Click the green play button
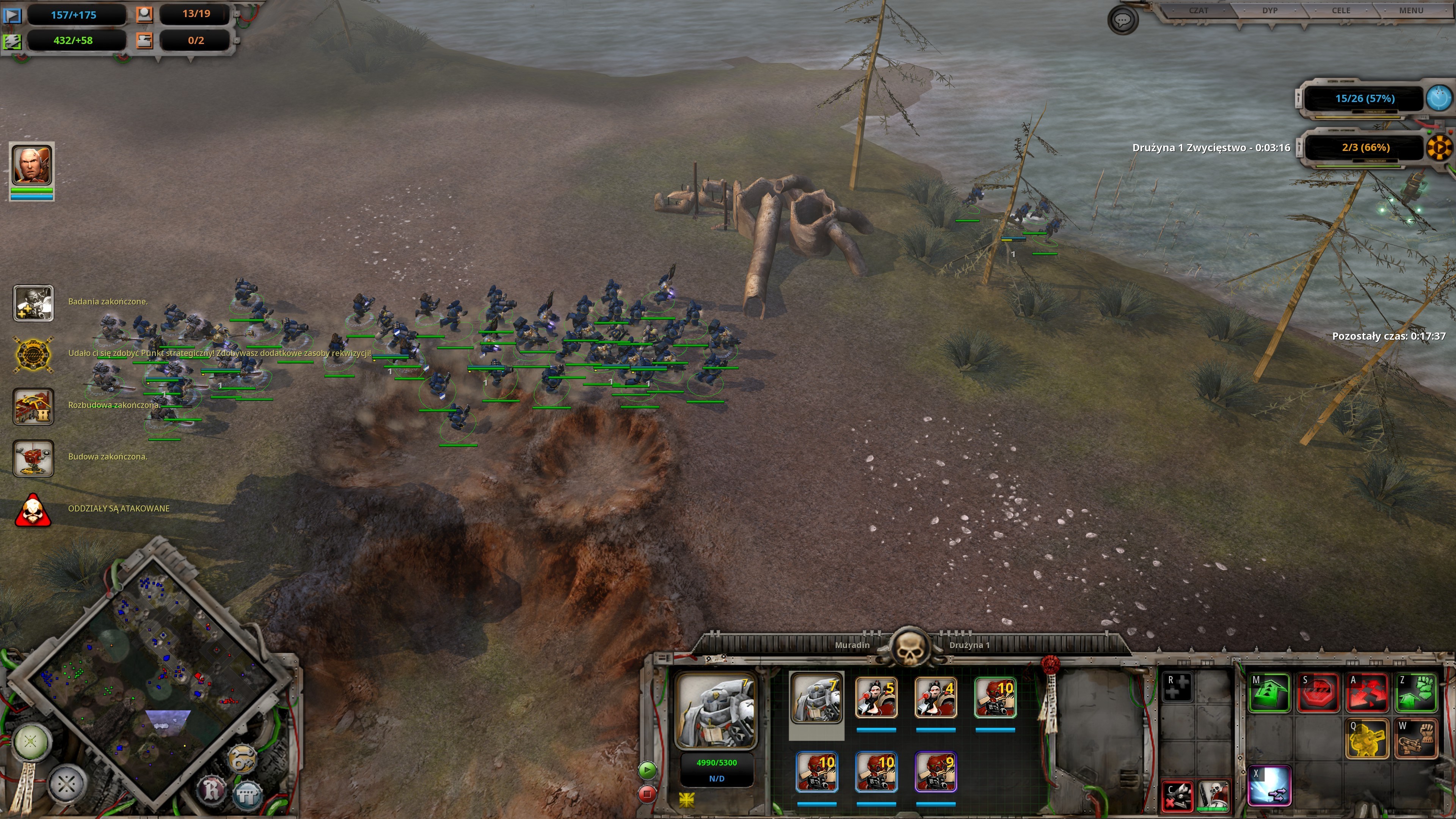This screenshot has height=819, width=1456. coord(647,770)
